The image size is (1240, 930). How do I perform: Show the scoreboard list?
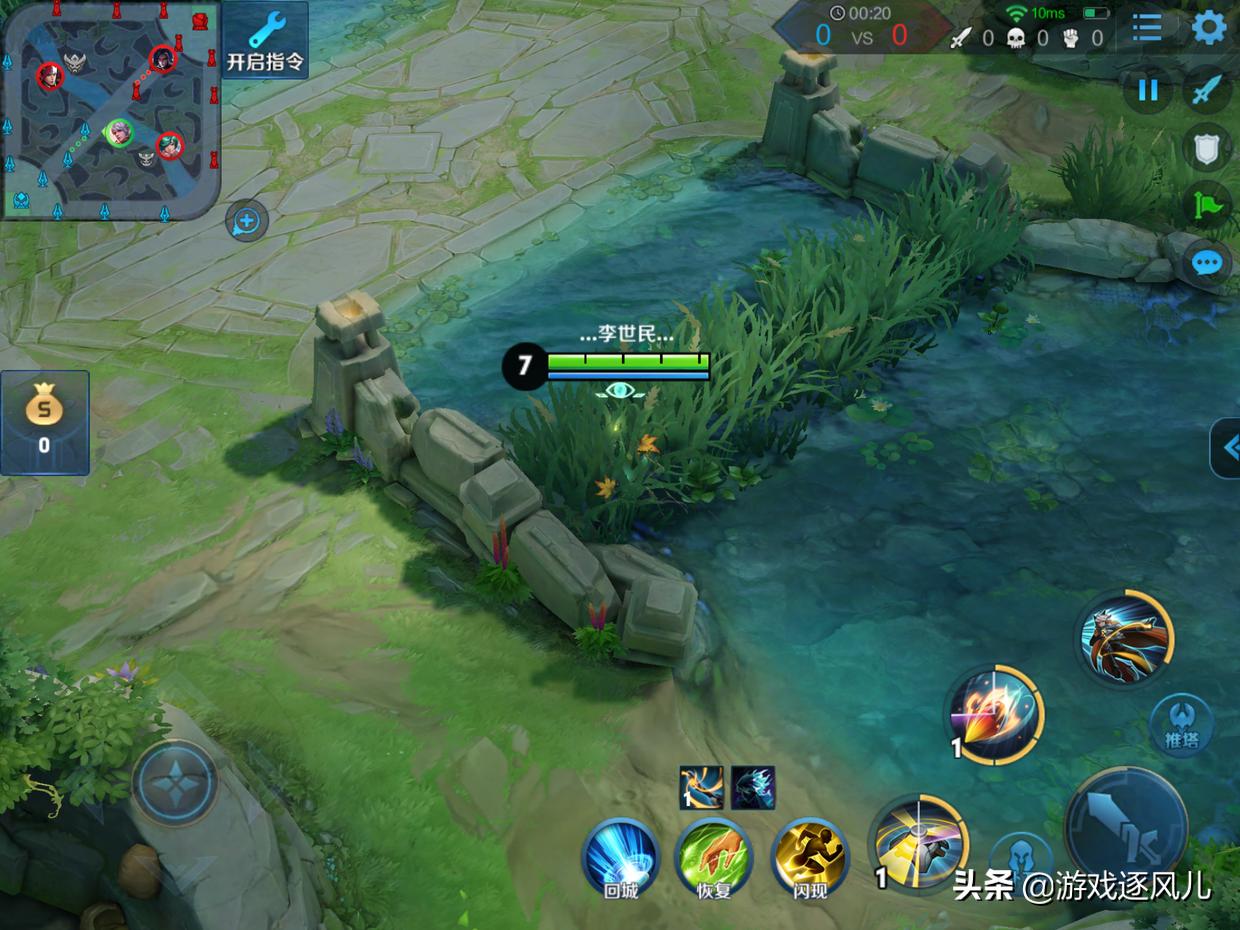[x=1147, y=28]
